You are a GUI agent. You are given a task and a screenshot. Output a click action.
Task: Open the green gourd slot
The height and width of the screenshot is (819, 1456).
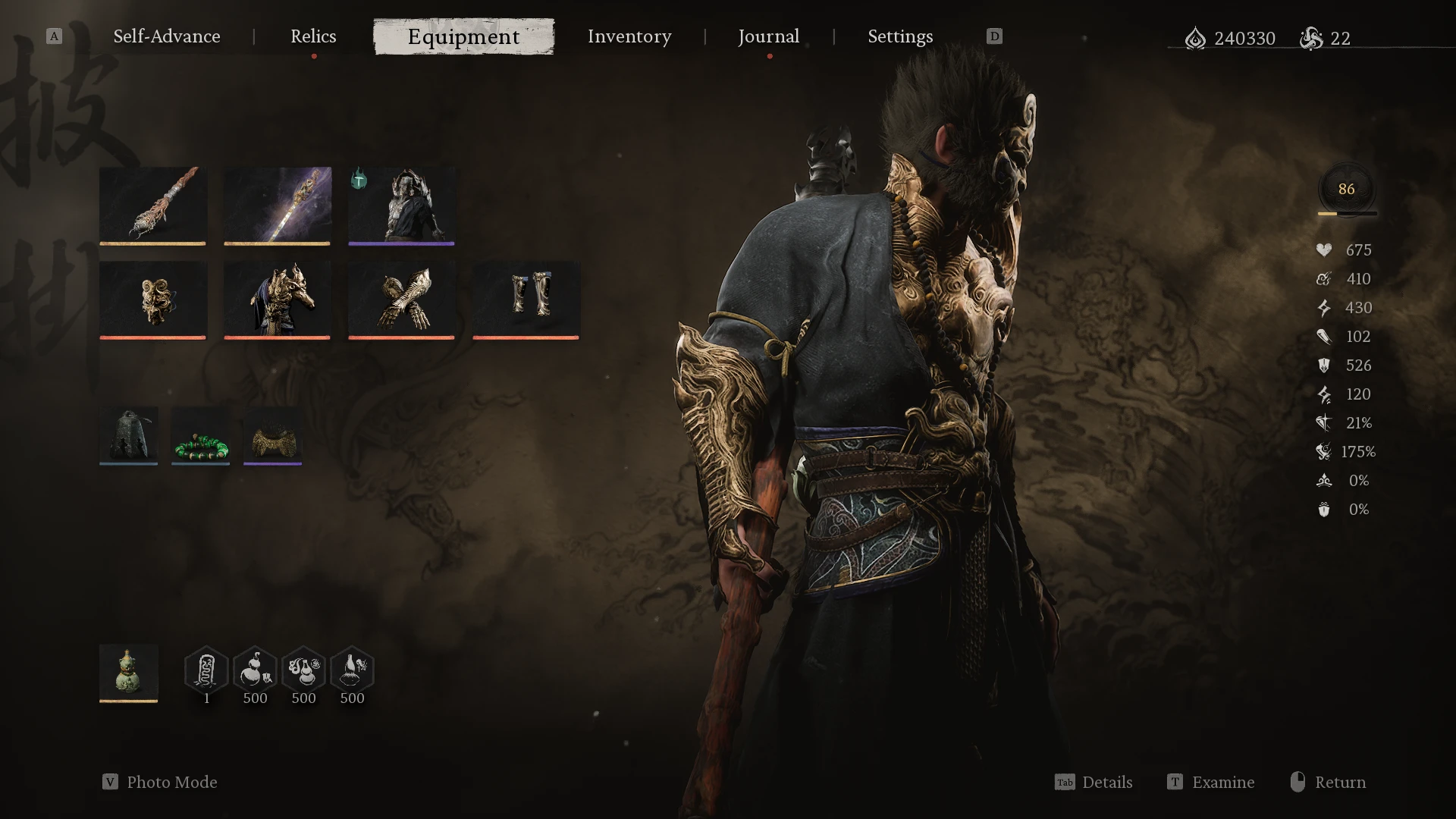pyautogui.click(x=129, y=672)
